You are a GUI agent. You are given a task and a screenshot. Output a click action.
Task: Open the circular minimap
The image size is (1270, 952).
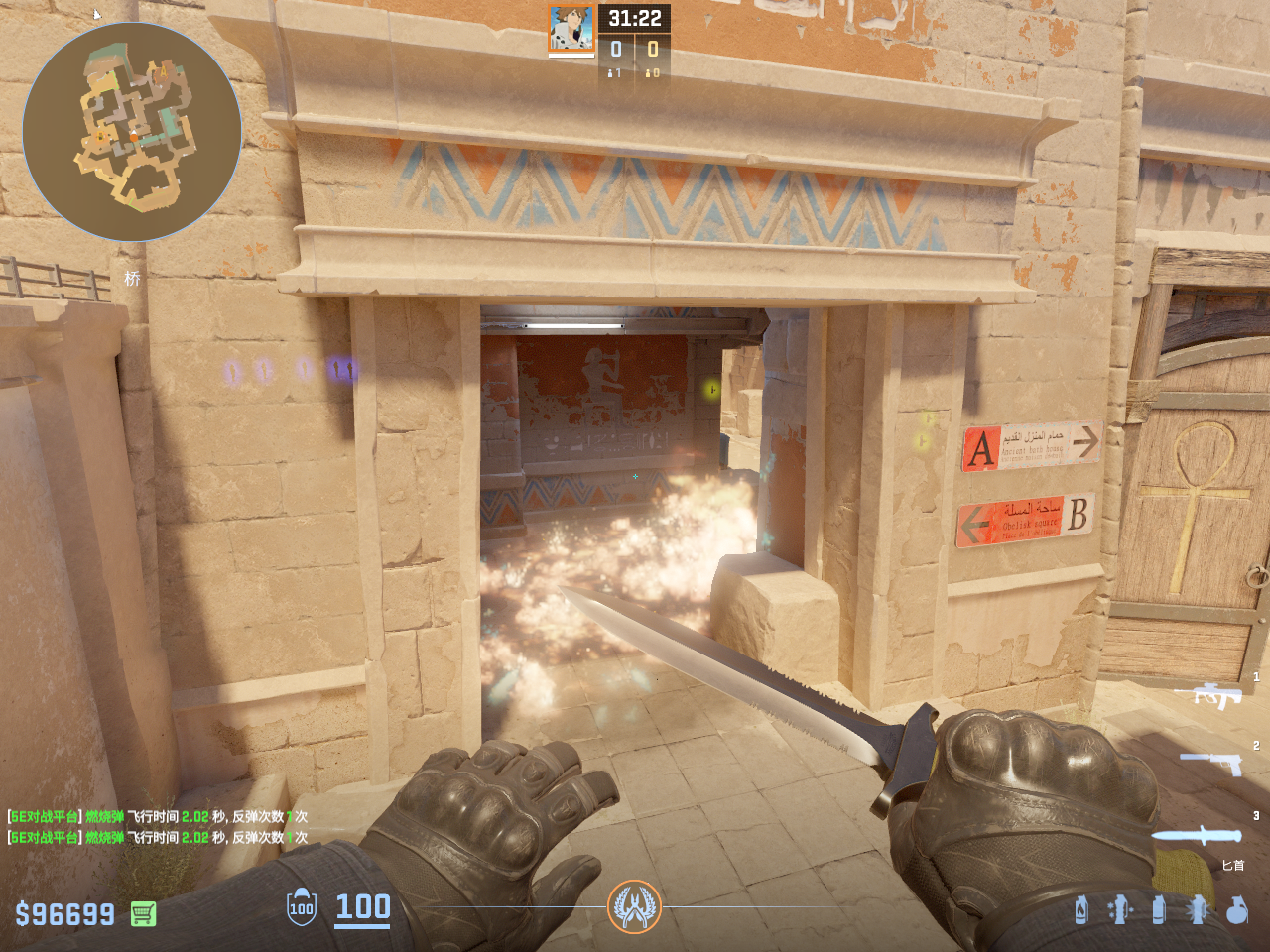click(132, 132)
